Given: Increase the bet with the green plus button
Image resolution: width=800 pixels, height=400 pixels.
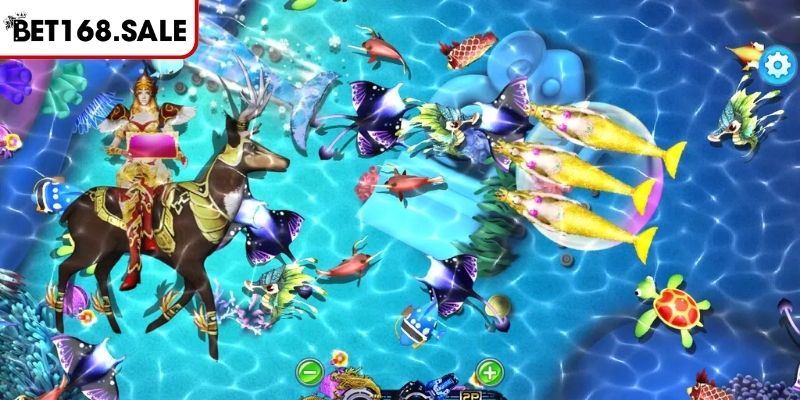Looking at the screenshot, I should 488,373.
